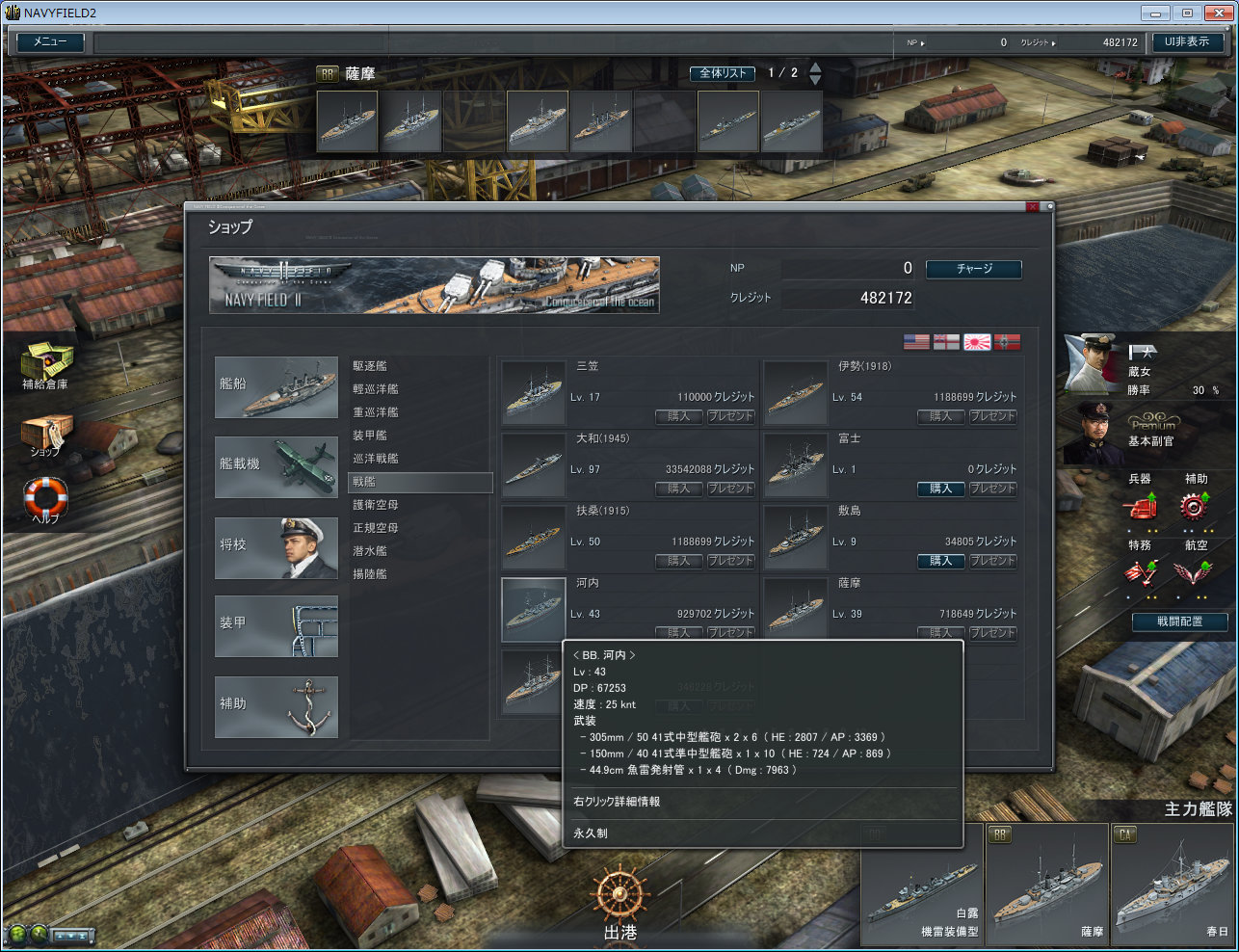The height and width of the screenshot is (952, 1239).
Task: Select the 艦船 shop category
Action: 277,387
